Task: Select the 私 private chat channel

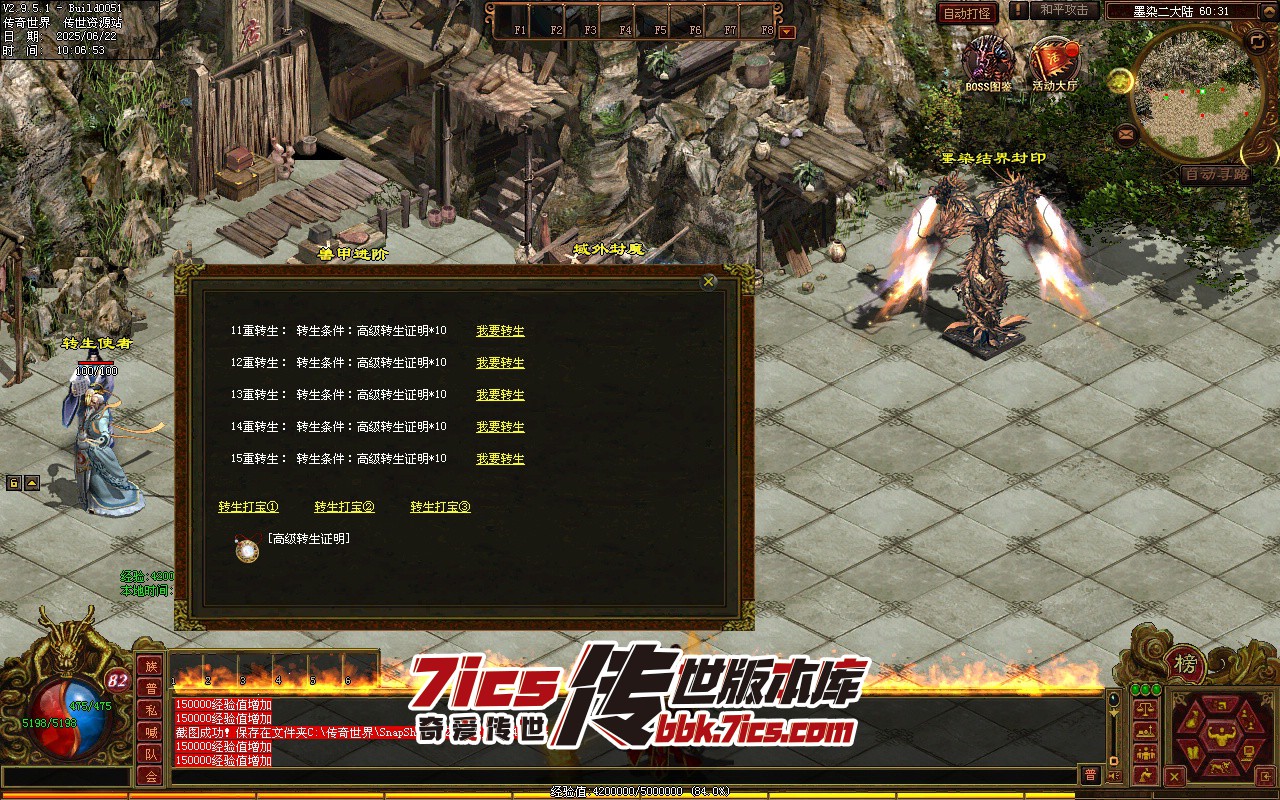Action: 150,710
